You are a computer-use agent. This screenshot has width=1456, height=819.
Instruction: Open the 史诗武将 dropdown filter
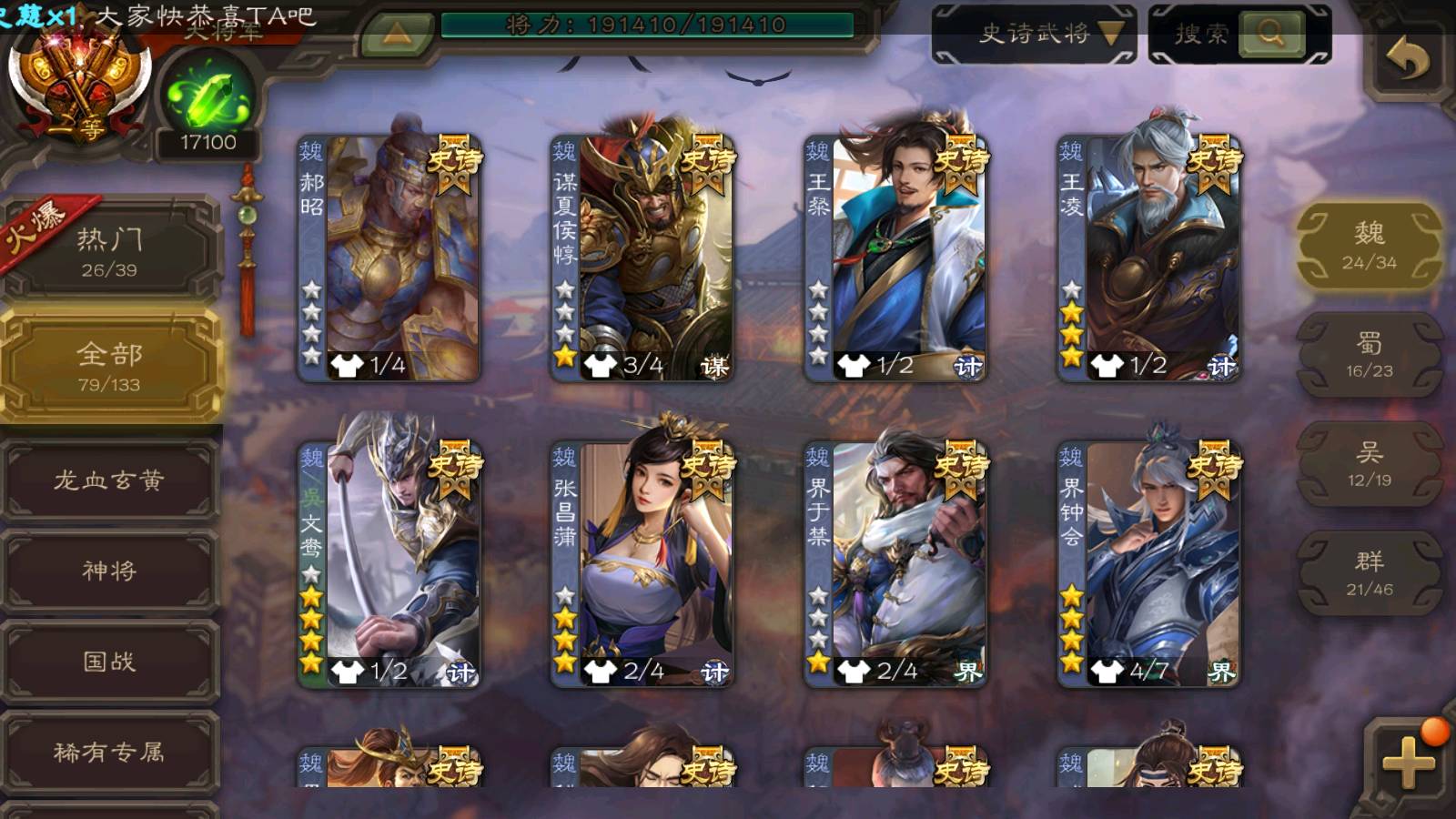pos(1034,35)
